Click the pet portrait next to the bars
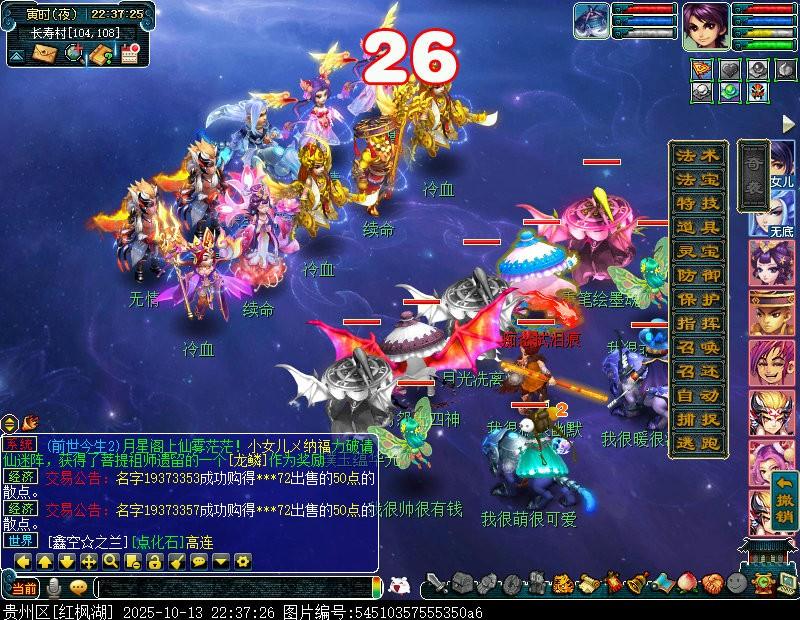800x620 pixels. point(591,20)
